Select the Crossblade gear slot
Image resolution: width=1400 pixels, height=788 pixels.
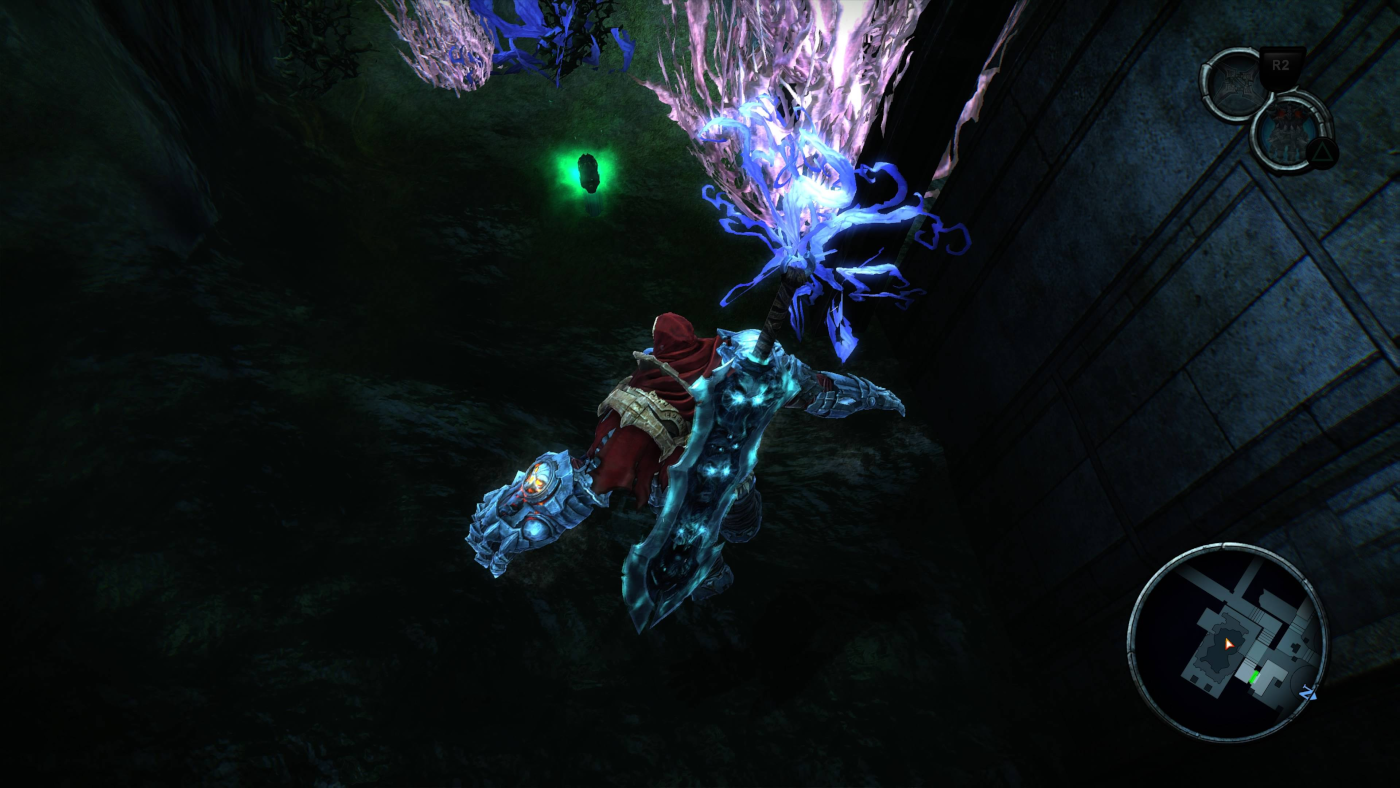(1236, 85)
